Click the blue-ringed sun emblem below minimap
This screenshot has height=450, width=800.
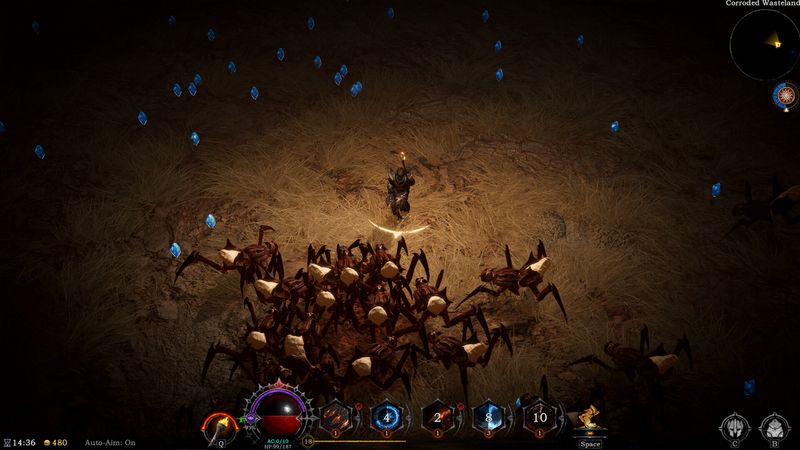coord(785,96)
